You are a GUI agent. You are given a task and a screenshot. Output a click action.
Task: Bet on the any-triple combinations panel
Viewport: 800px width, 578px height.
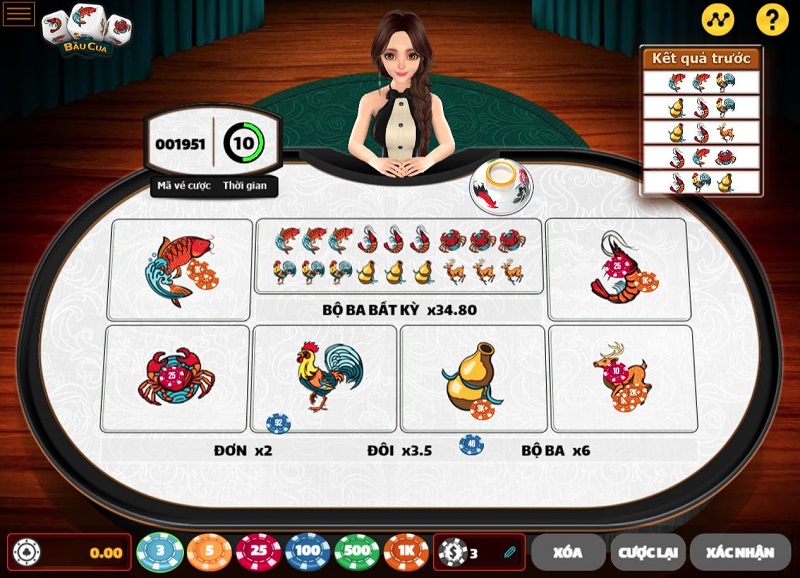pyautogui.click(x=399, y=256)
